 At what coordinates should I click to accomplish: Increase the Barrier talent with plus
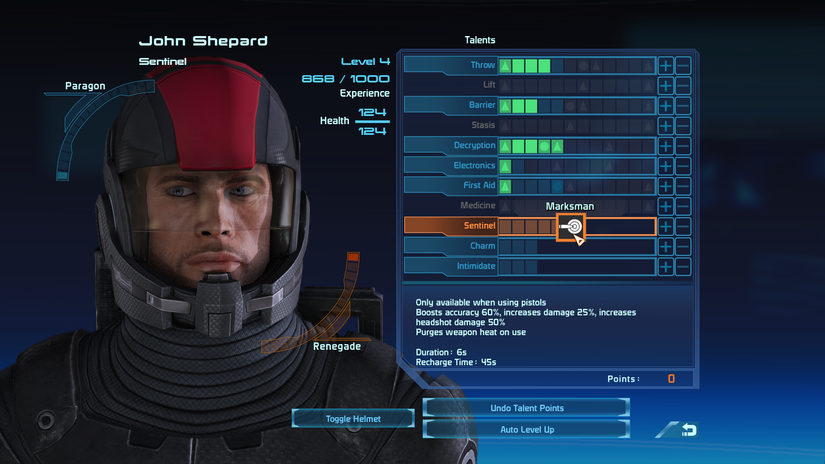pyautogui.click(x=666, y=105)
